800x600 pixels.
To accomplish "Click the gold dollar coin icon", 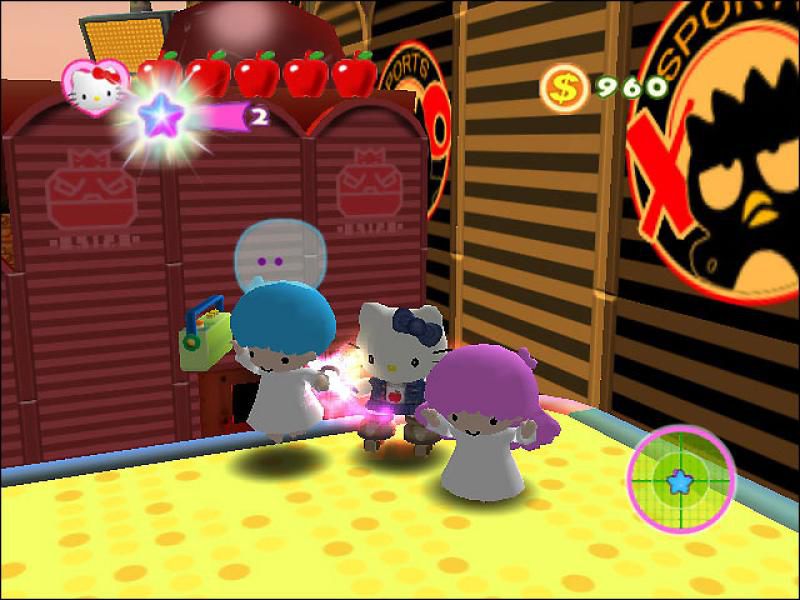I will (563, 88).
